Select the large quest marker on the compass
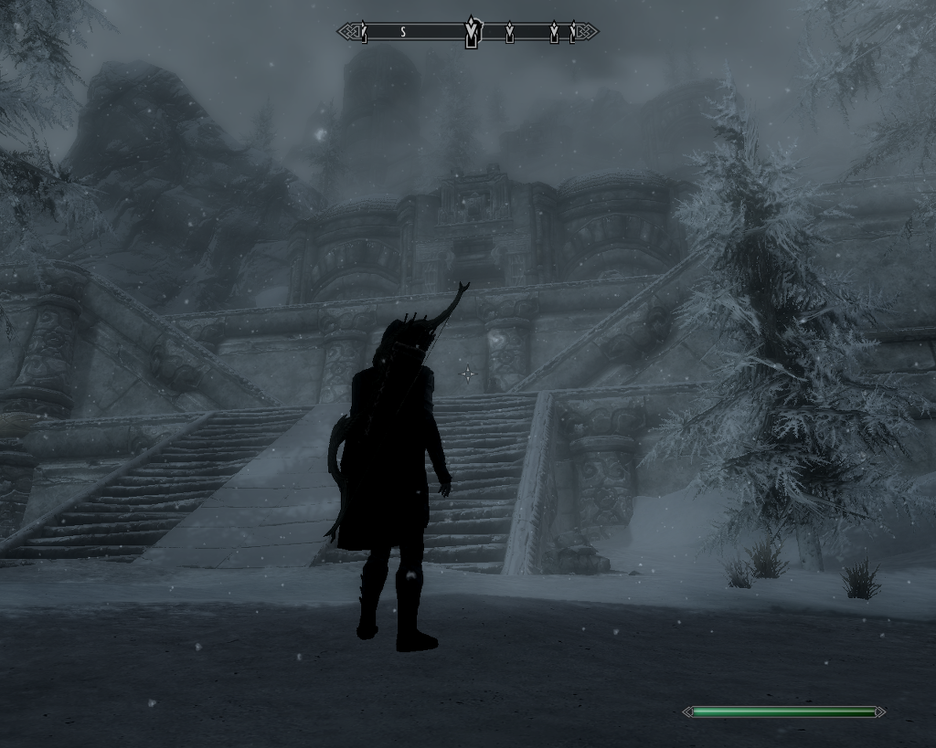 click(x=472, y=32)
